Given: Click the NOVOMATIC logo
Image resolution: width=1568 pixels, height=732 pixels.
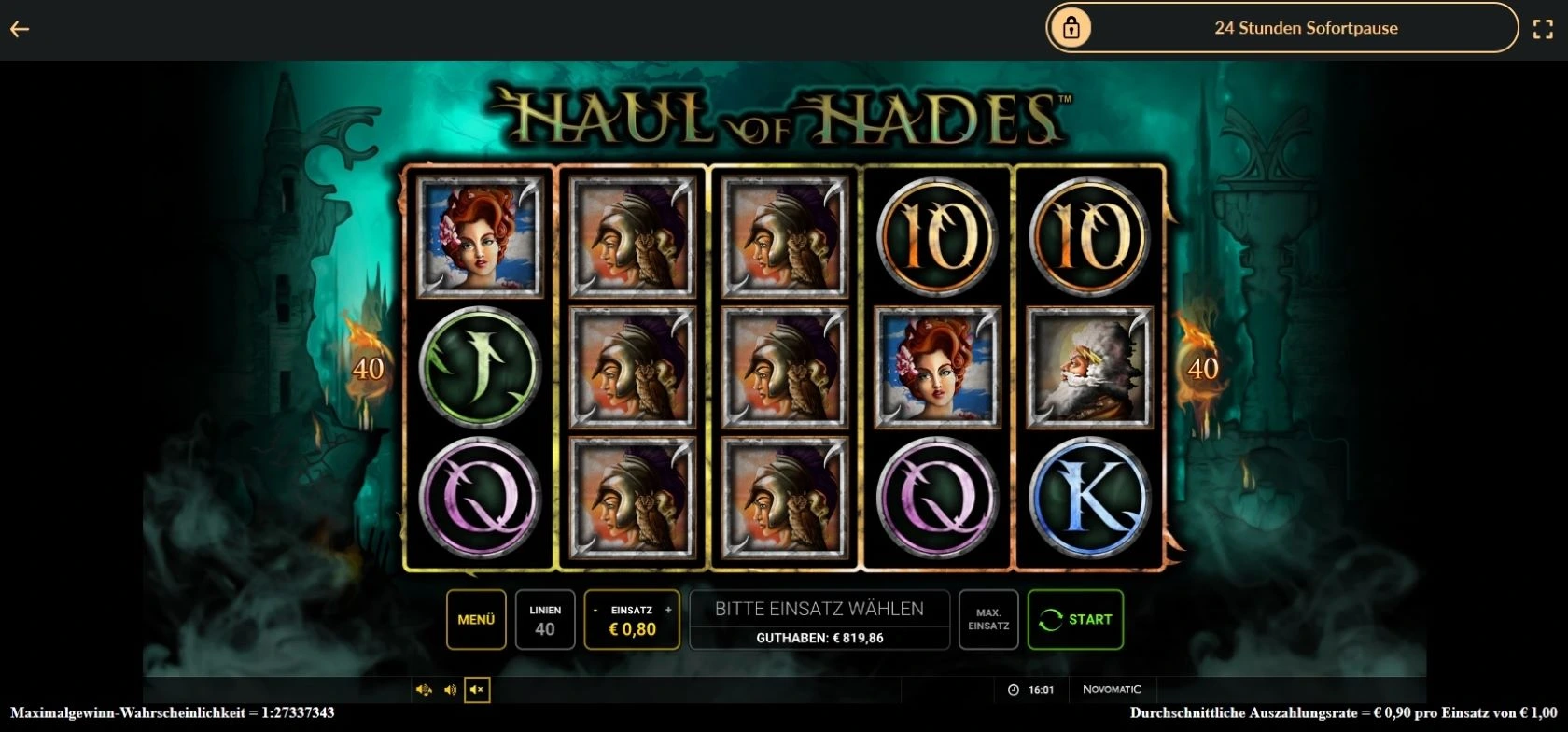Looking at the screenshot, I should click(x=1112, y=689).
